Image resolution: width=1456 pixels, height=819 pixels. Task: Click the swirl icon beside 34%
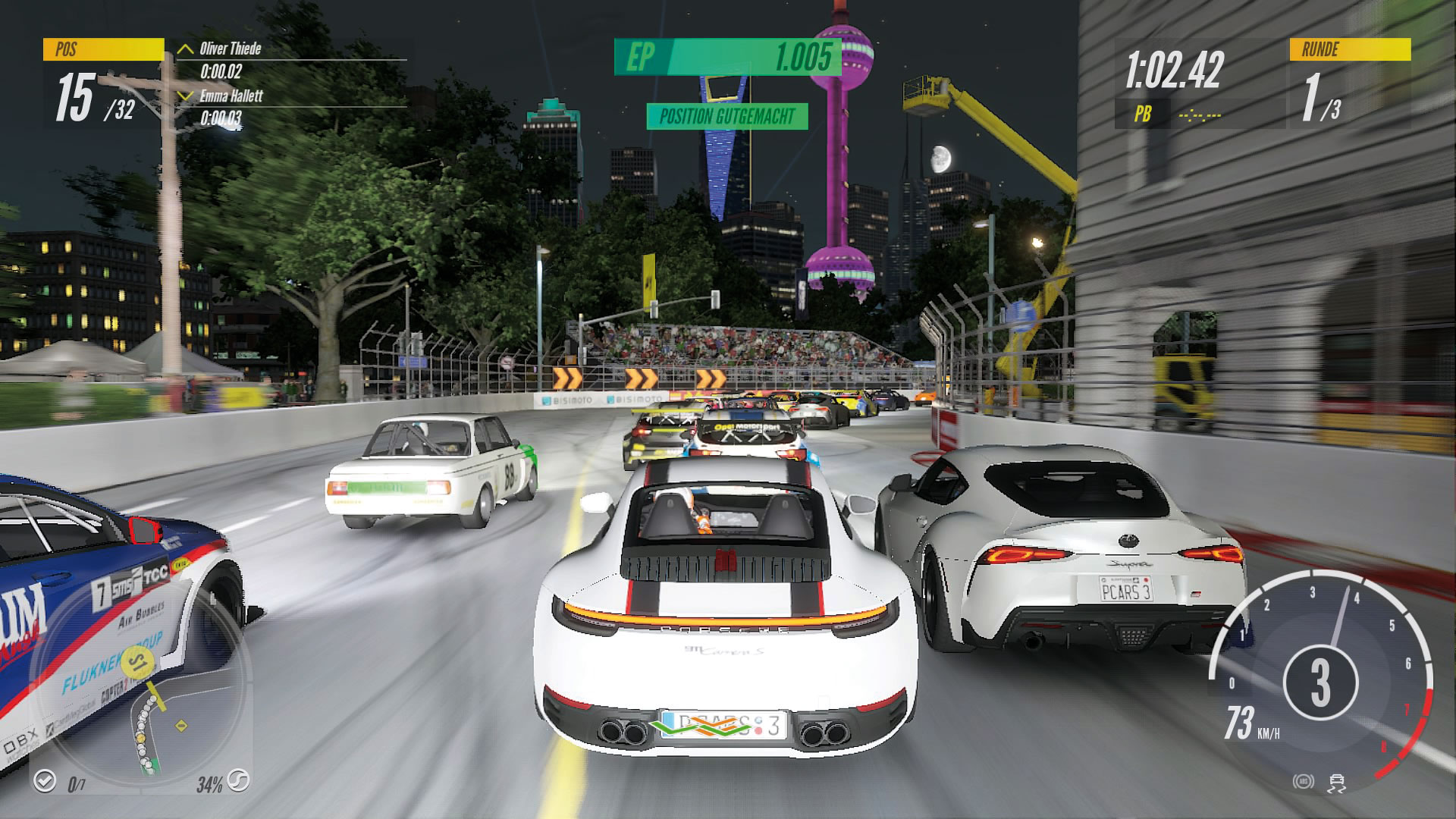tap(239, 781)
